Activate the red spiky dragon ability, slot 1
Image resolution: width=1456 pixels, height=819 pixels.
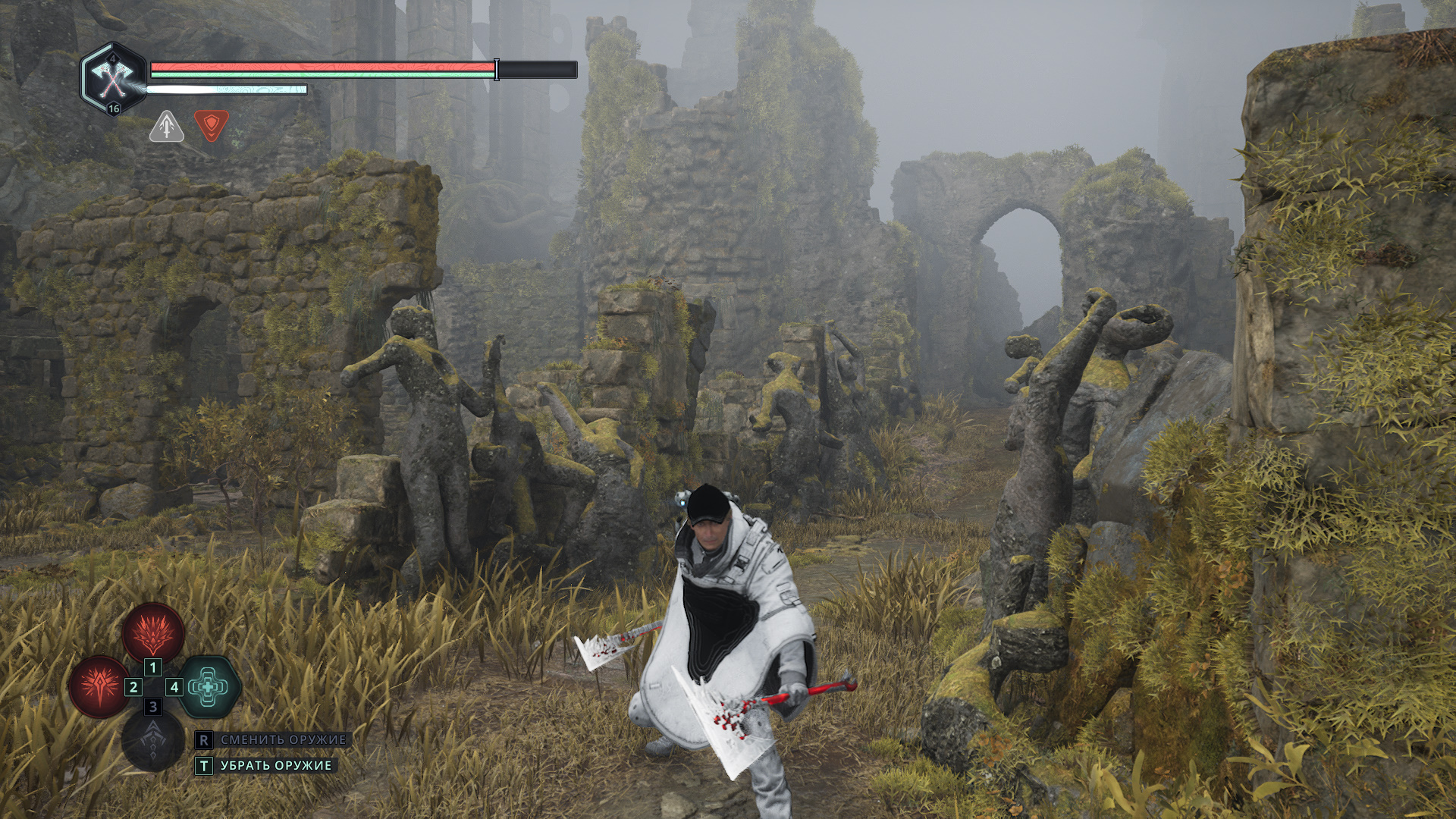pyautogui.click(x=153, y=633)
